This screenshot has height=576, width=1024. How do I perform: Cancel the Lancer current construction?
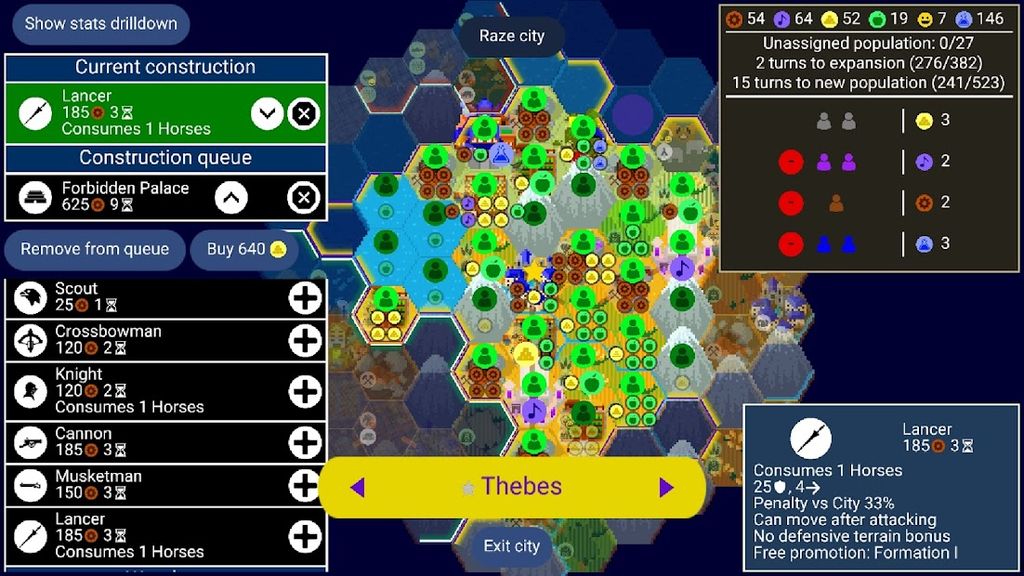(x=304, y=114)
